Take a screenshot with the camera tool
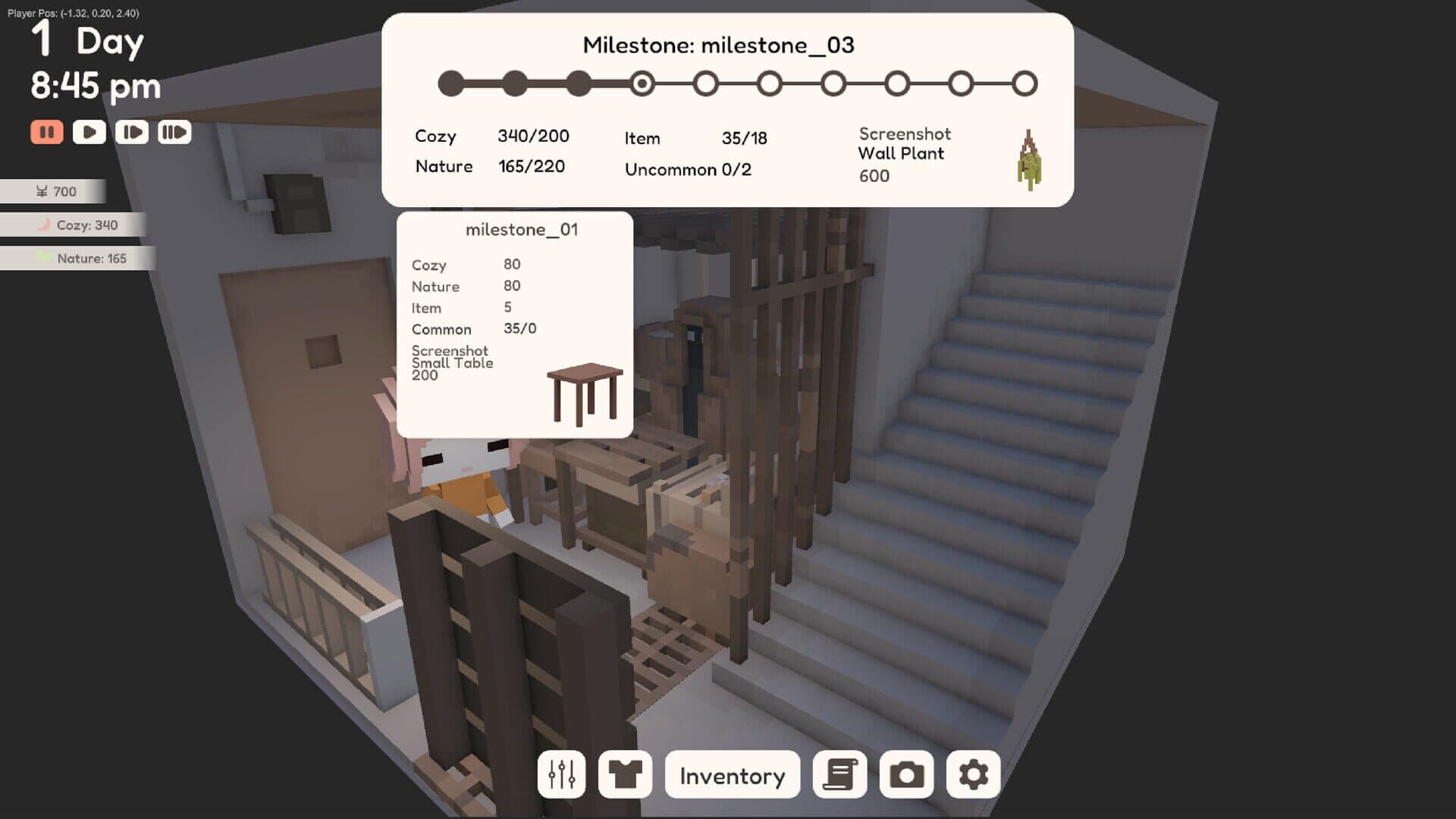Screen dimensions: 1456x819 [907, 775]
